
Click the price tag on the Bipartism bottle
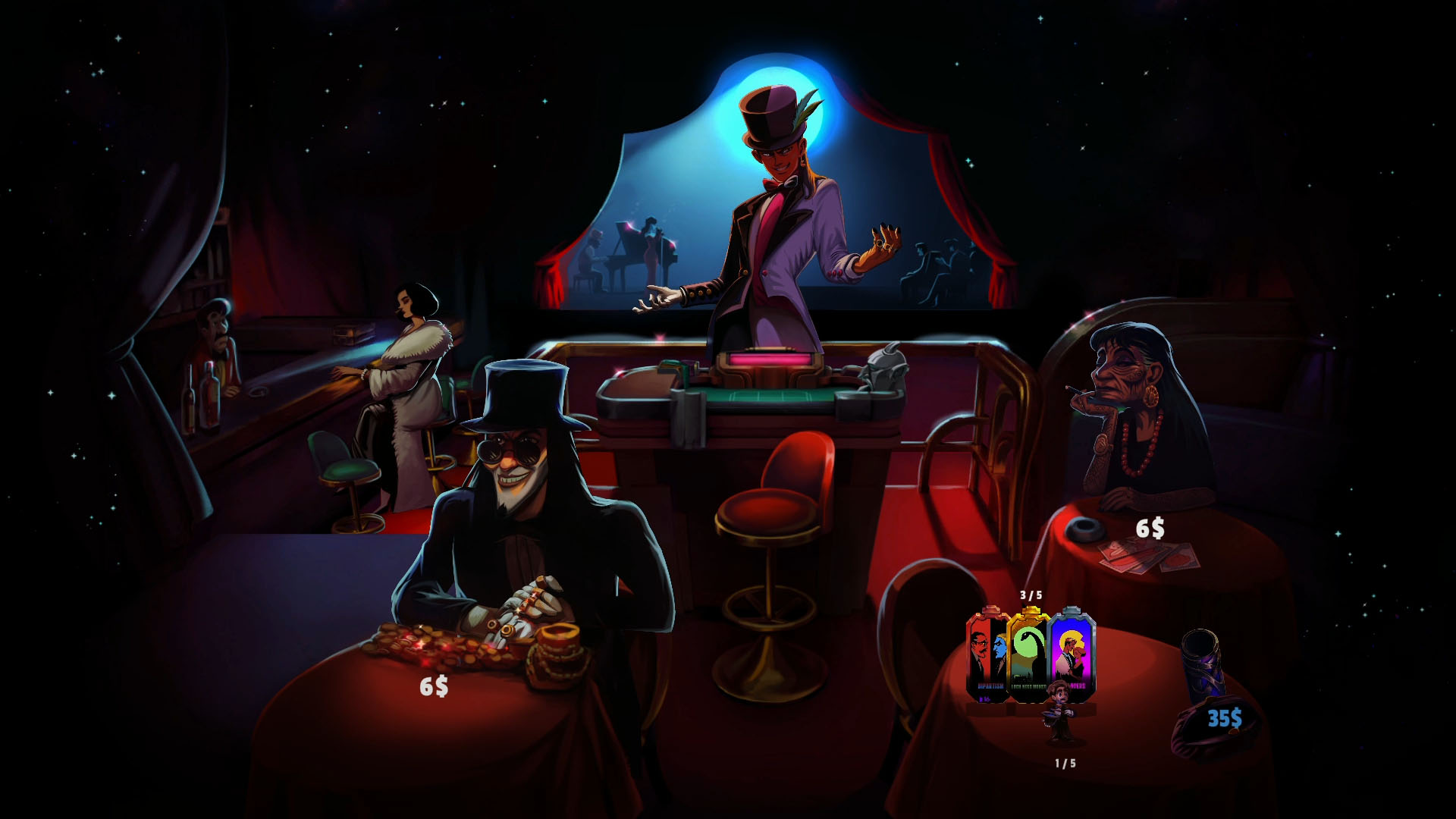tap(985, 698)
